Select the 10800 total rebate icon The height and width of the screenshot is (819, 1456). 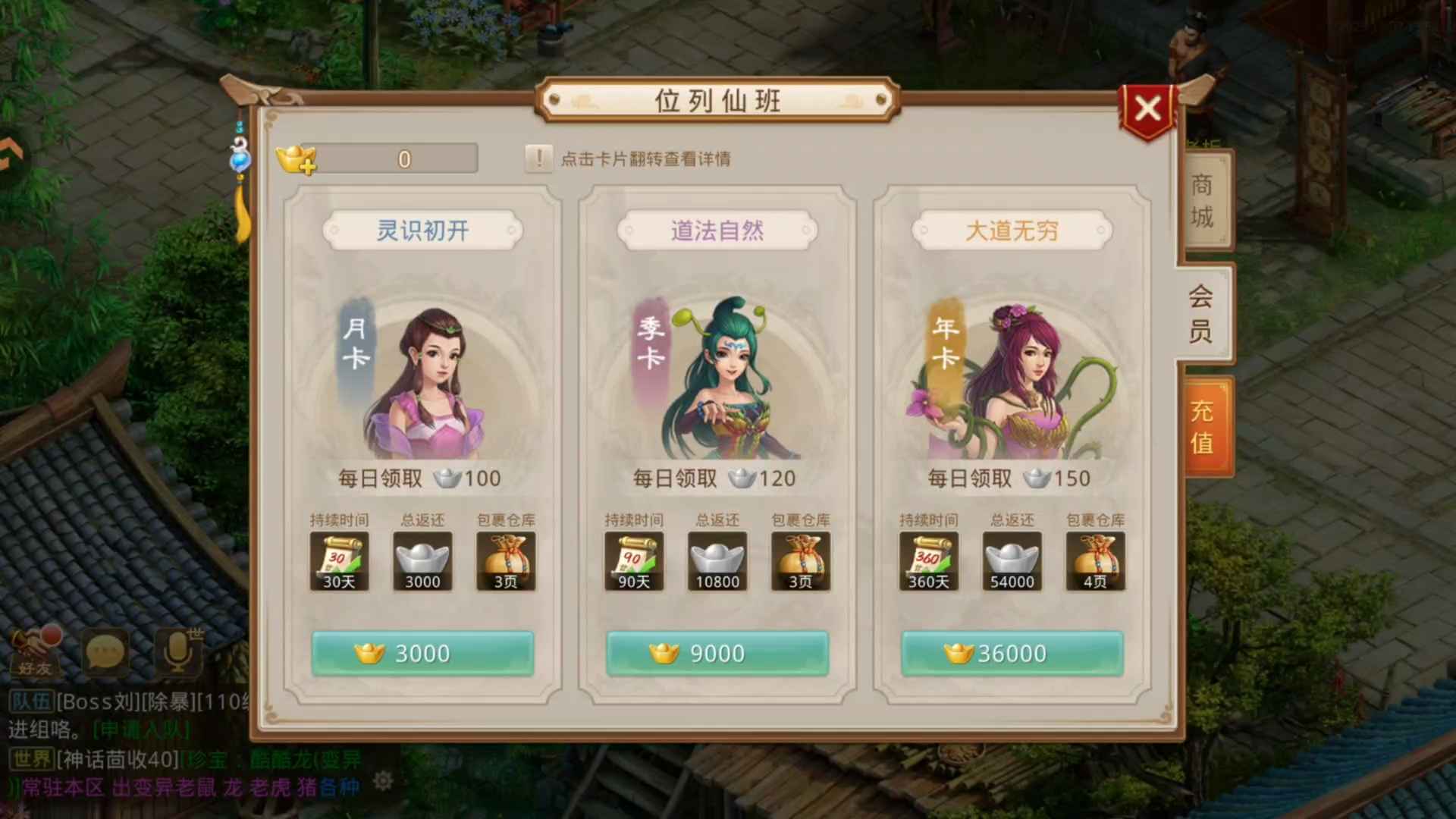coord(717,561)
